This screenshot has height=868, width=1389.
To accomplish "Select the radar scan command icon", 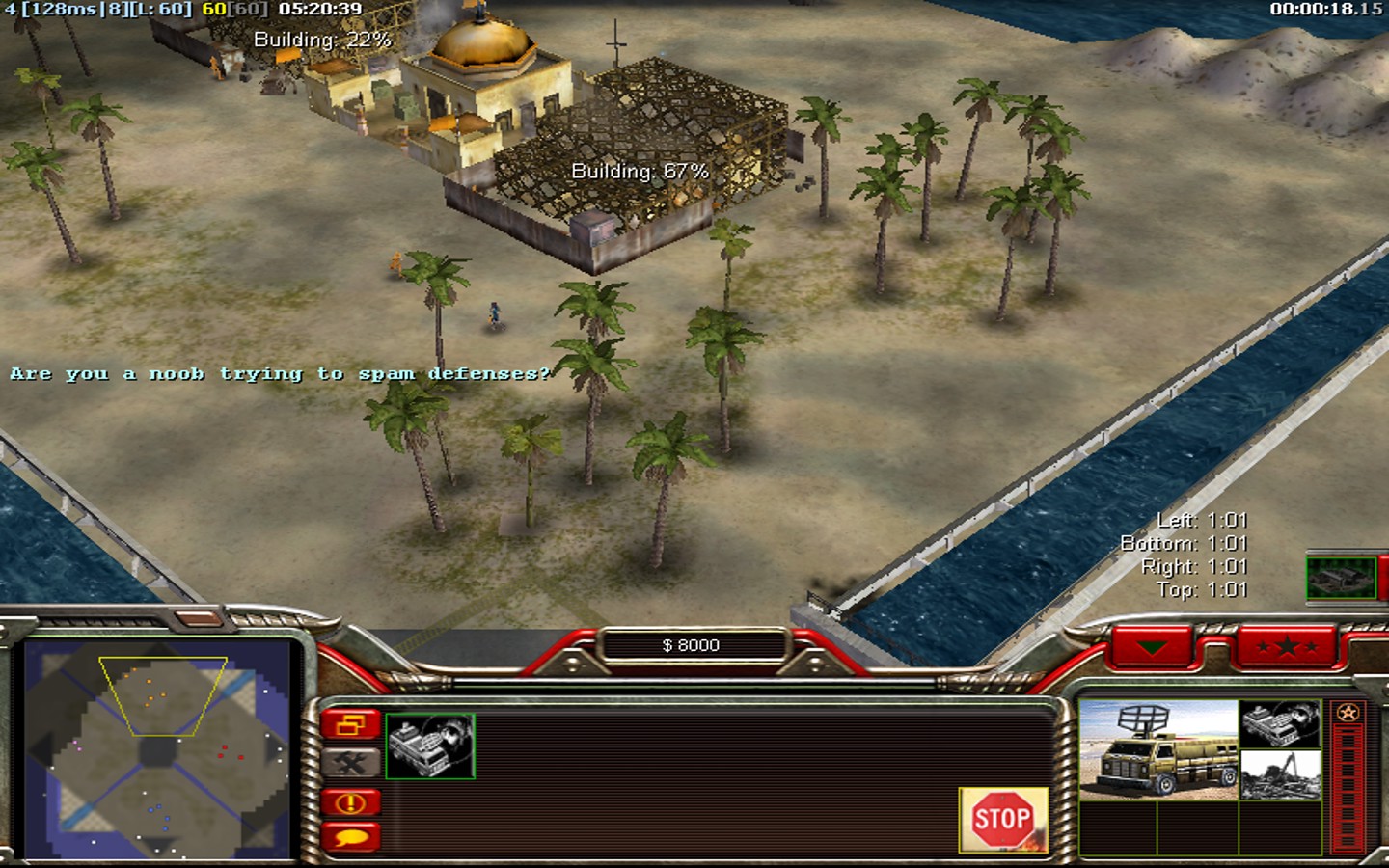I will (430, 746).
